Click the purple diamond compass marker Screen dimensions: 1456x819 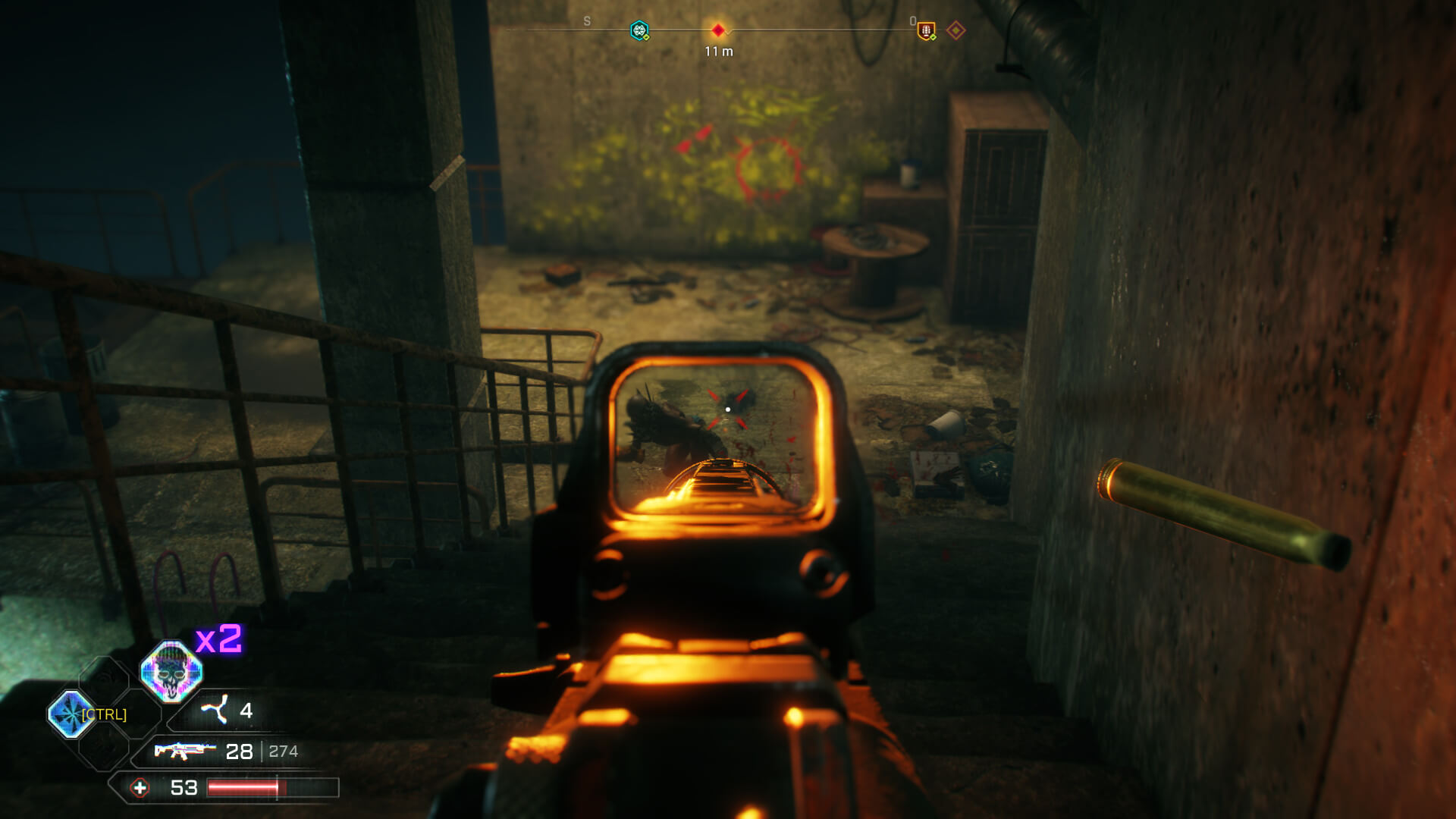[x=955, y=30]
